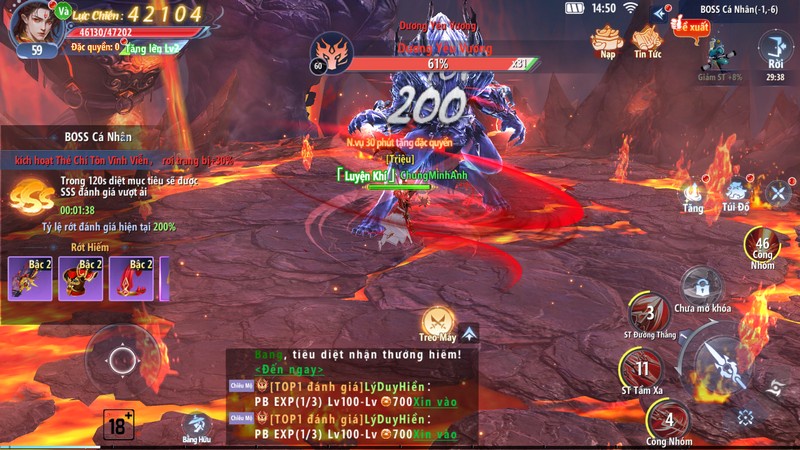Open the Tin Tức news icon
The height and width of the screenshot is (450, 800).
click(x=648, y=40)
